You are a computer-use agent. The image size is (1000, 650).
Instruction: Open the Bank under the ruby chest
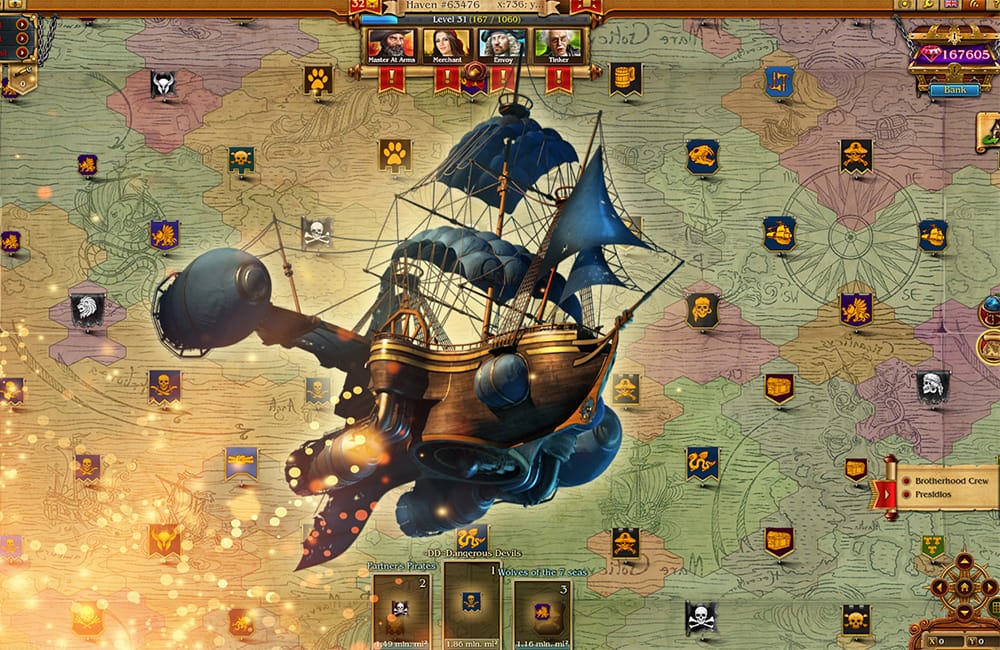pos(954,90)
